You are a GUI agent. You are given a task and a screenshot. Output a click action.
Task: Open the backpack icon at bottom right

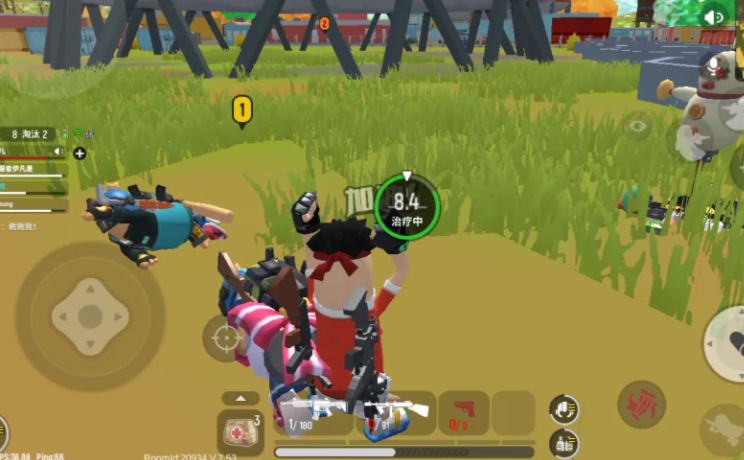click(x=564, y=441)
